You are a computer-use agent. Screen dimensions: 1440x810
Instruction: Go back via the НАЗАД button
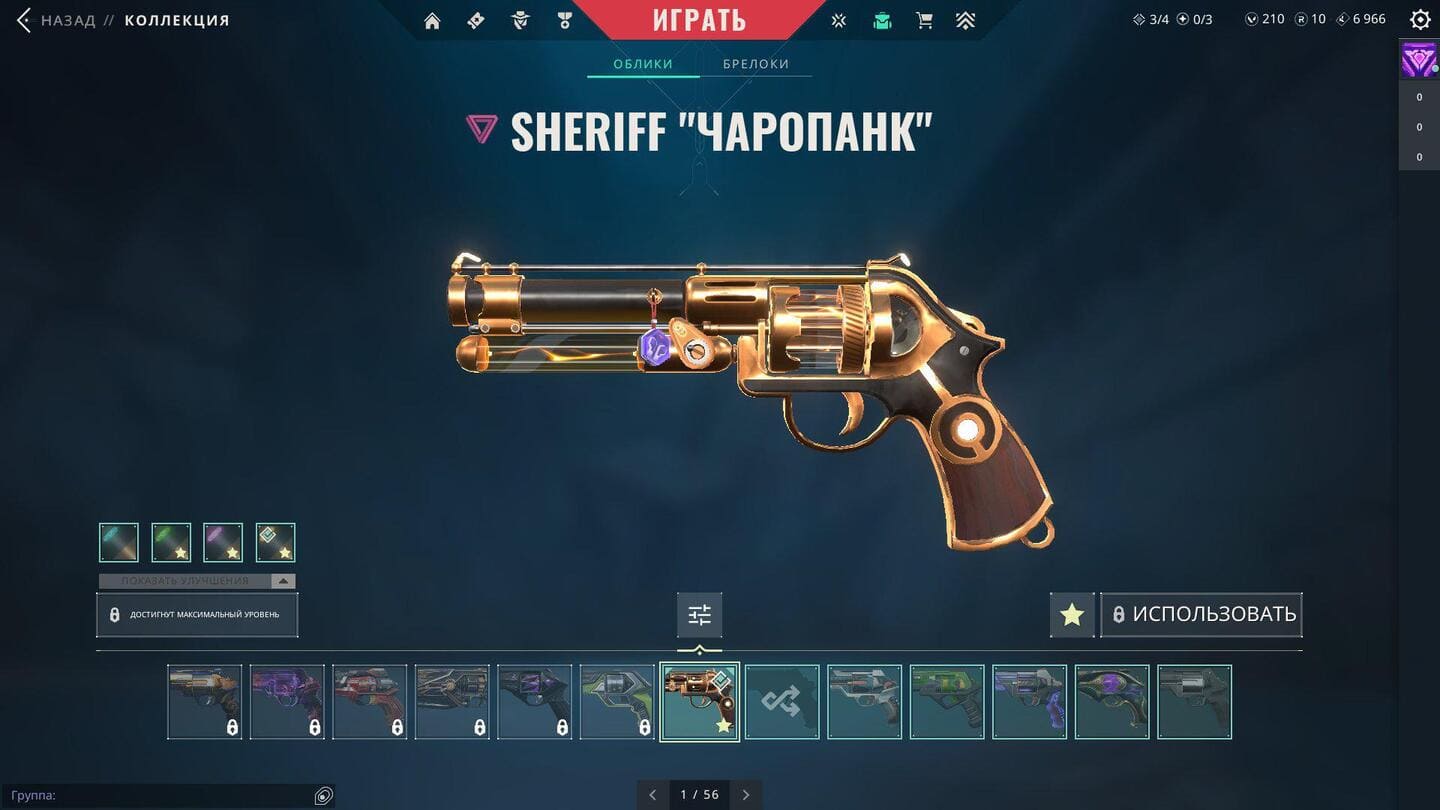(58, 20)
